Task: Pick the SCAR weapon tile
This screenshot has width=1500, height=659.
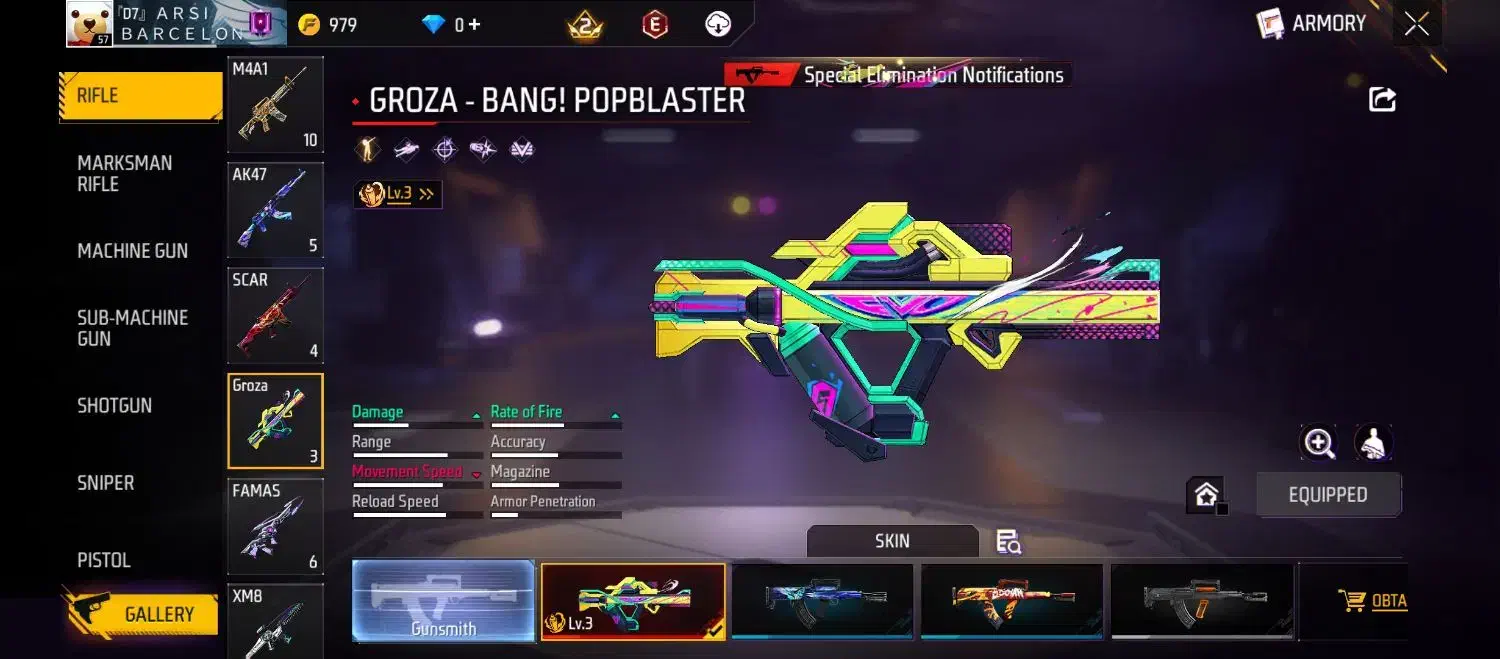Action: point(275,314)
